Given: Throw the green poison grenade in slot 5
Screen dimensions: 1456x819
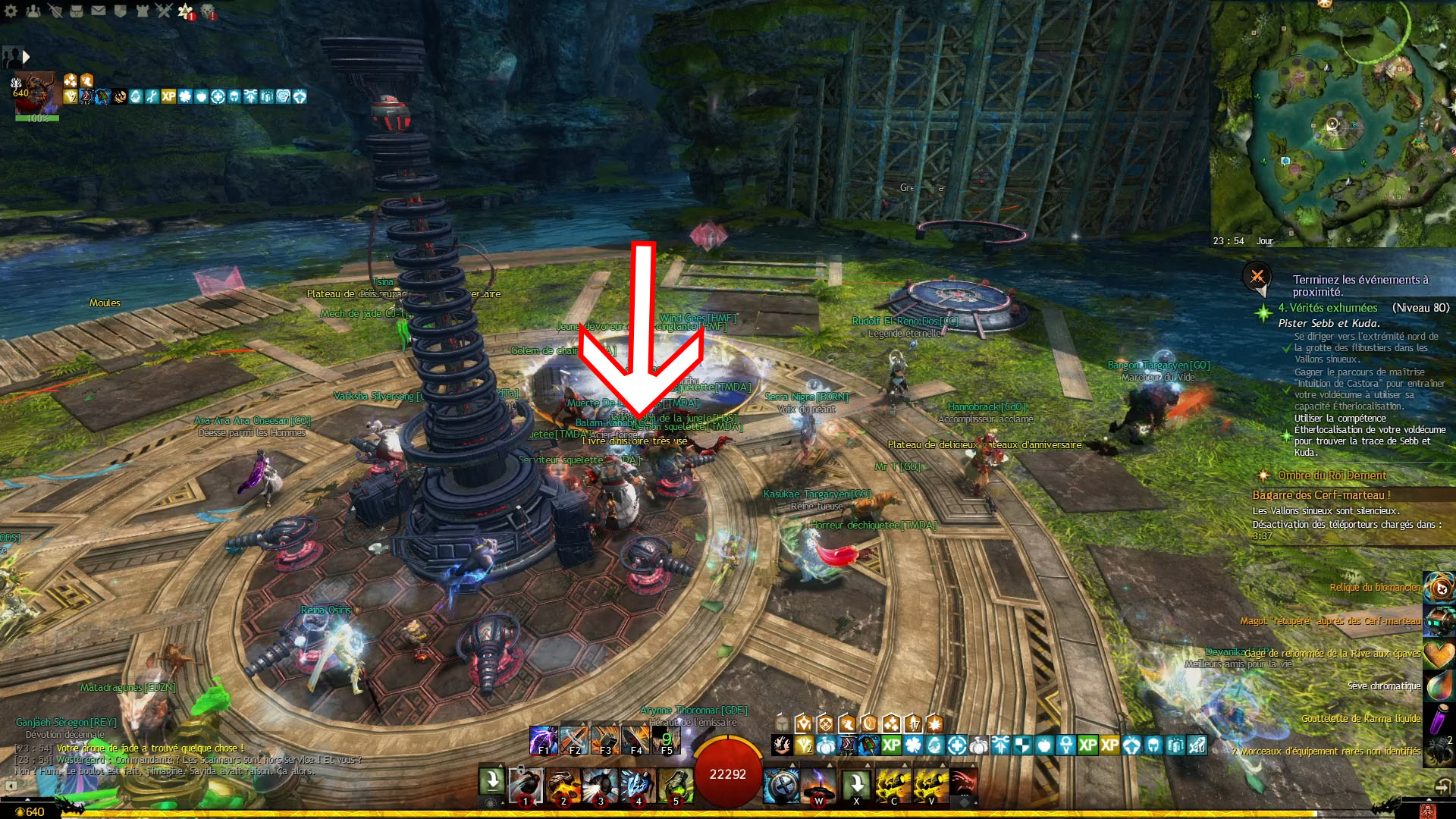Looking at the screenshot, I should click(x=675, y=786).
